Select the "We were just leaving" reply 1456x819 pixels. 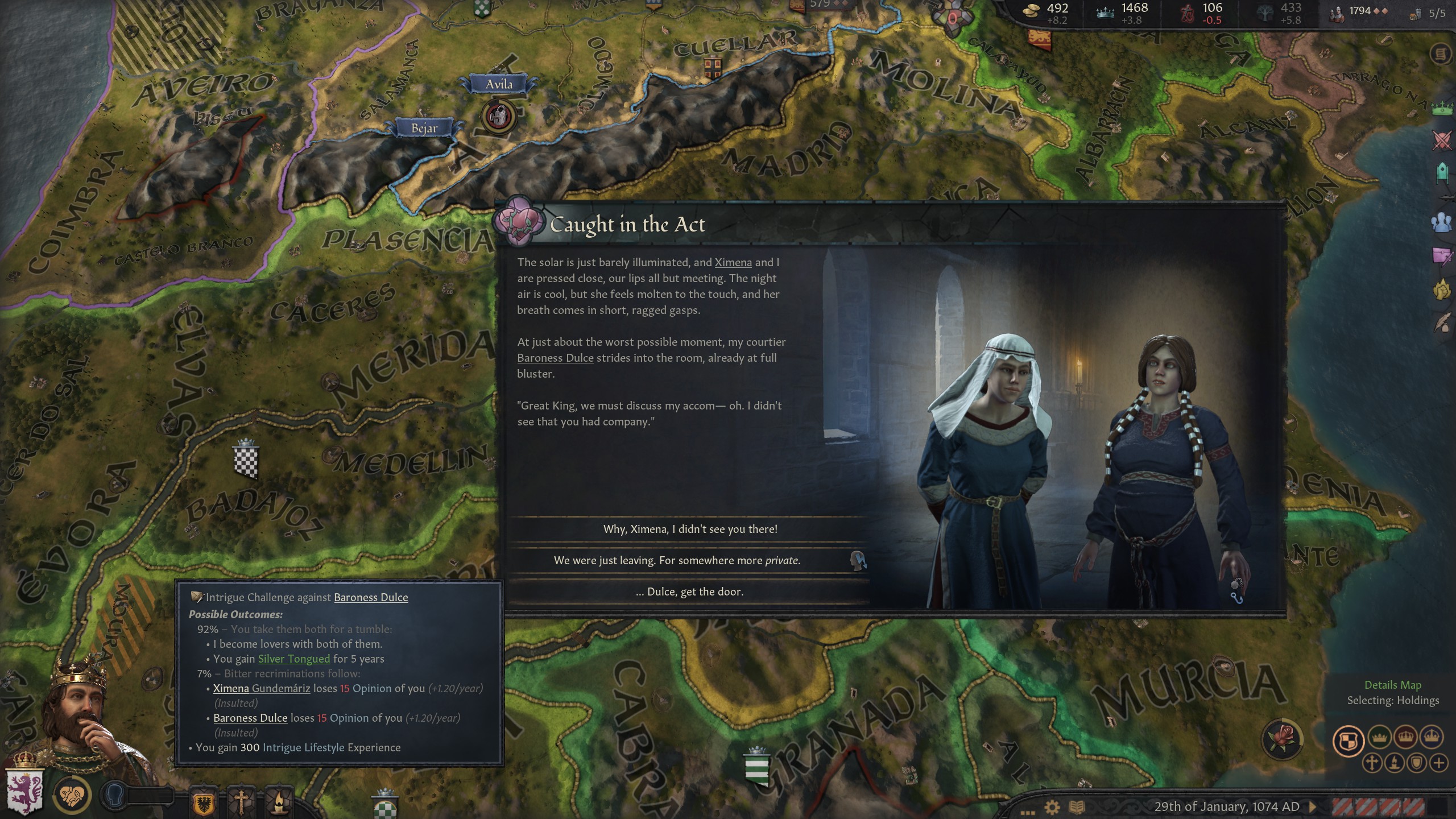pyautogui.click(x=677, y=560)
